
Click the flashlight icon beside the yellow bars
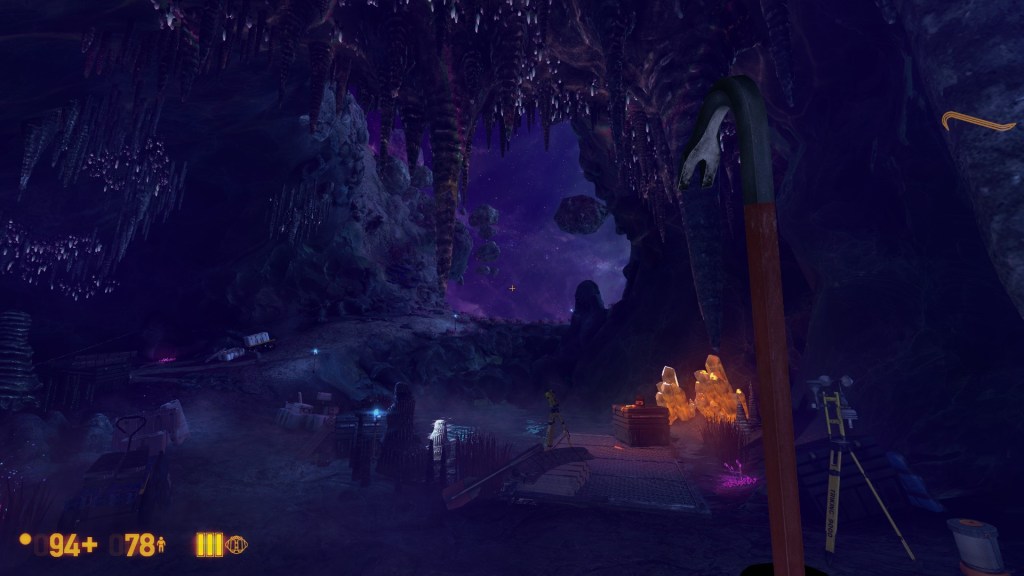[236, 545]
